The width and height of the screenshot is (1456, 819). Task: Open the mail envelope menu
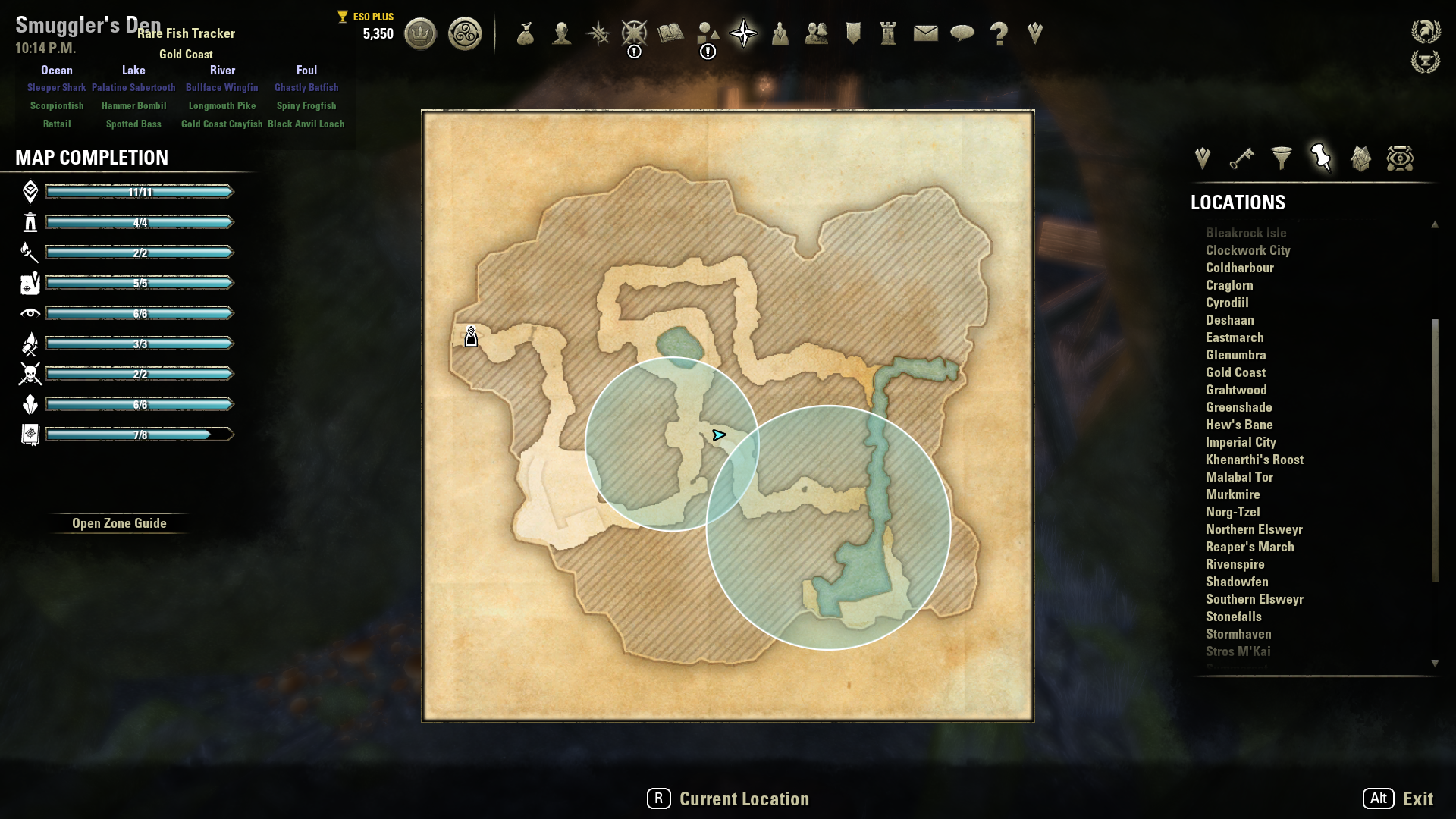pyautogui.click(x=925, y=33)
